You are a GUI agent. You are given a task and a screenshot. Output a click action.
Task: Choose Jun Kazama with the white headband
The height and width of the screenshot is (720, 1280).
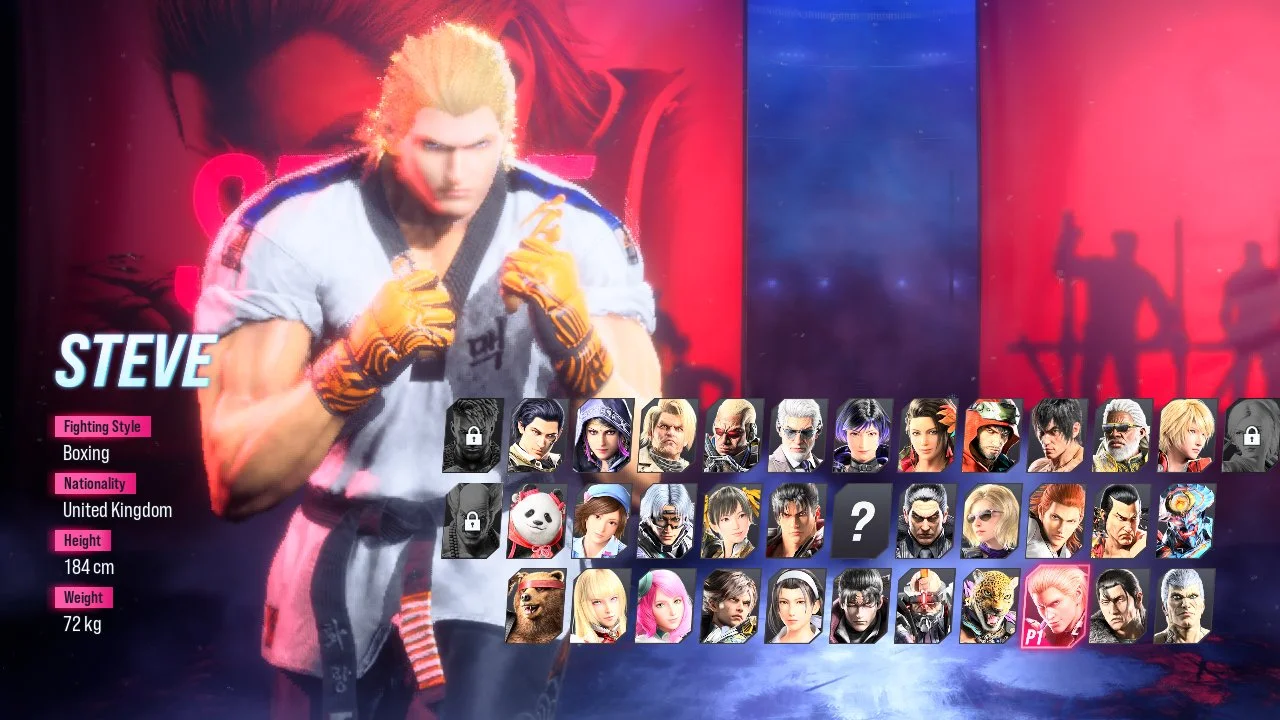[x=794, y=605]
